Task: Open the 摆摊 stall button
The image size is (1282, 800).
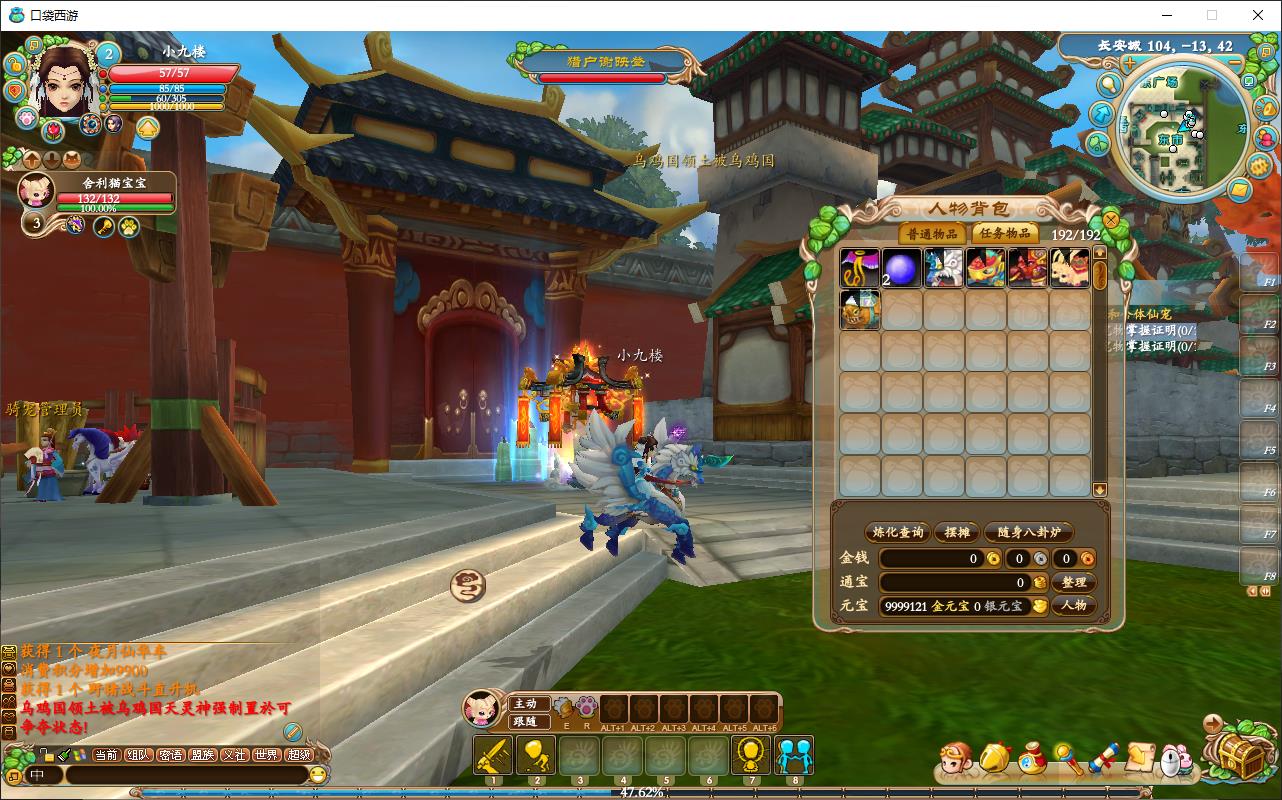Action: pyautogui.click(x=957, y=532)
